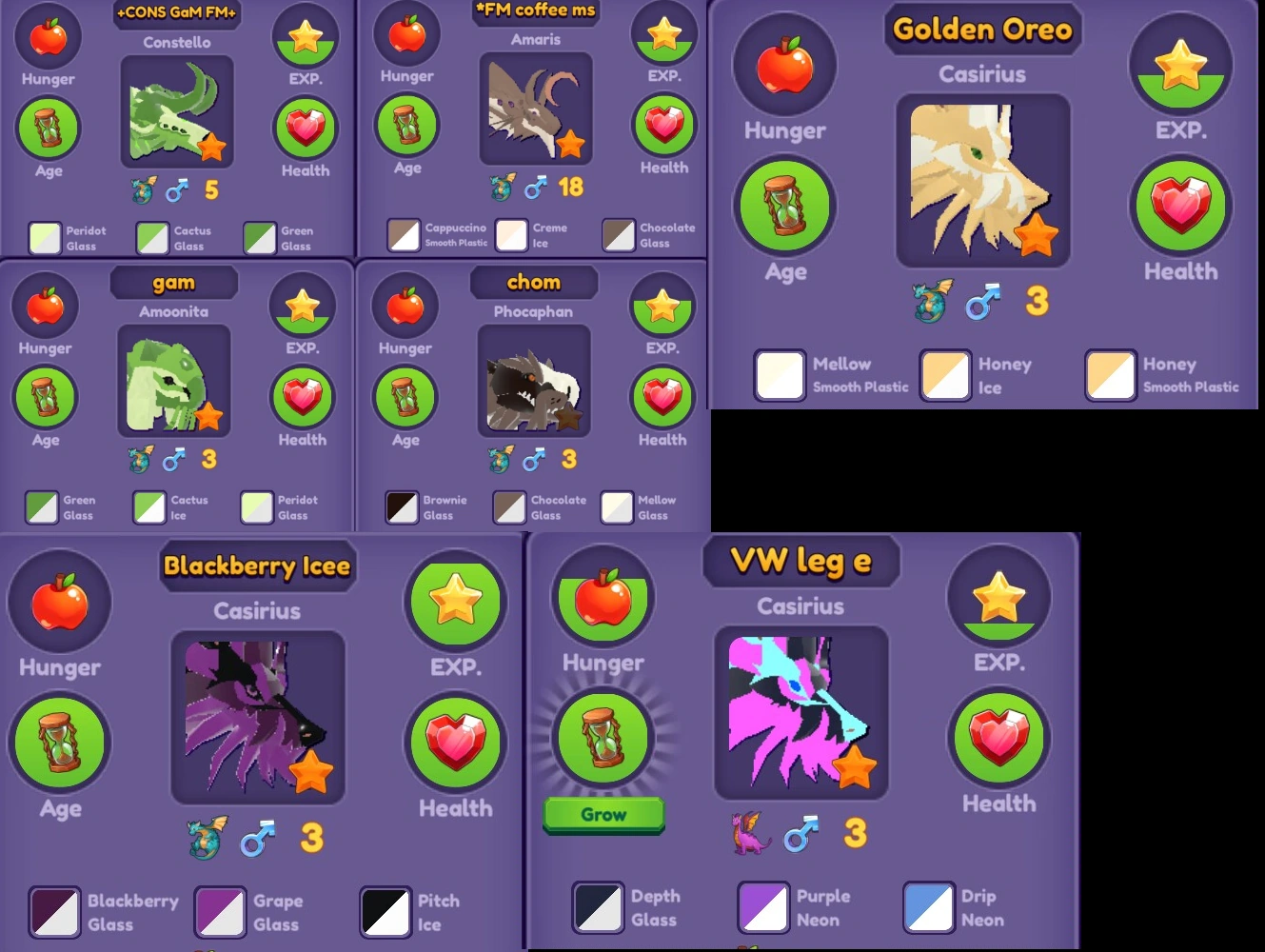This screenshot has height=952, width=1265.
Task: Click the dragon species icon below Amoonita's portrait
Action: pos(140,460)
